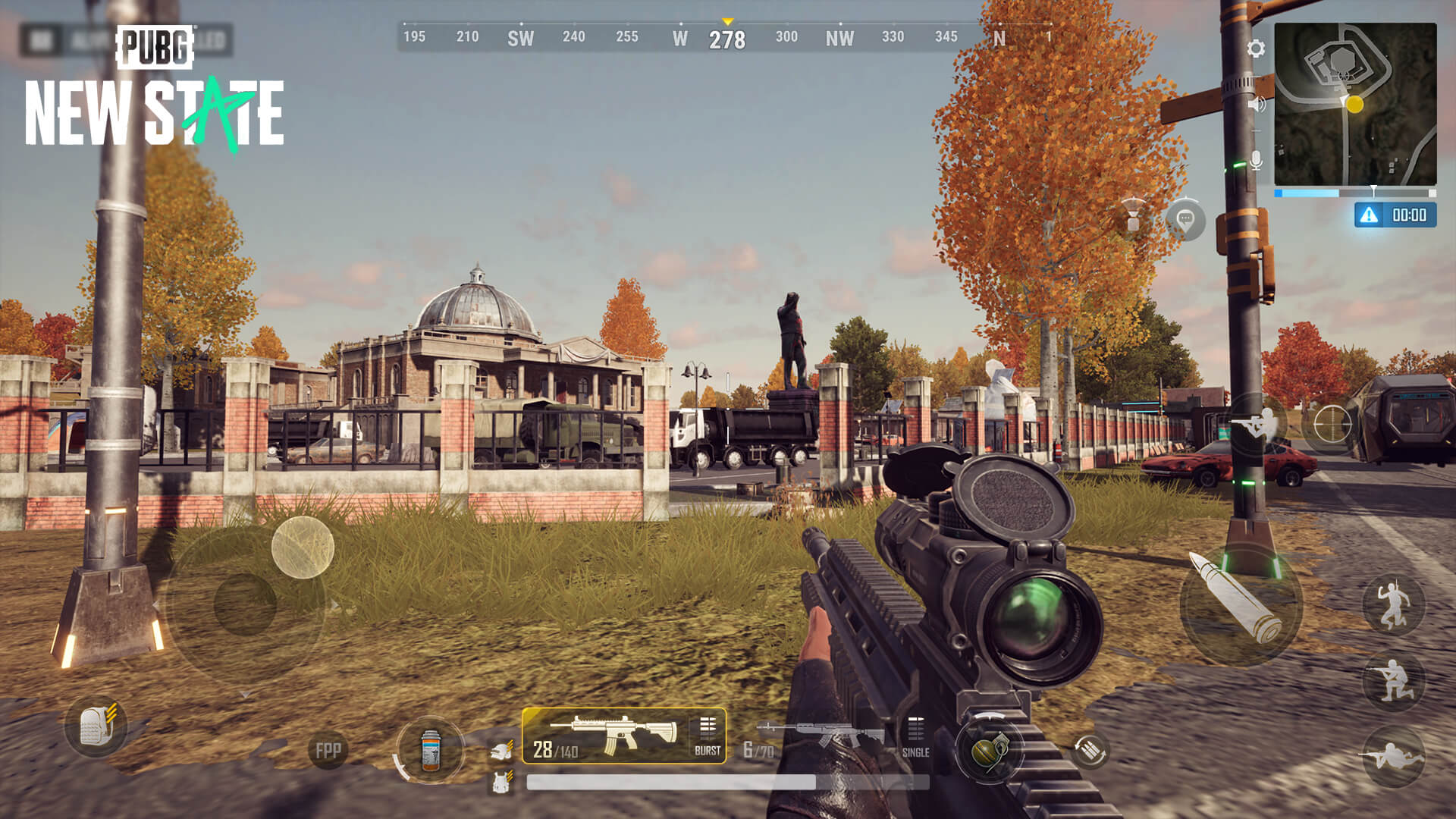
Task: Mute the microphone
Action: point(1256,158)
